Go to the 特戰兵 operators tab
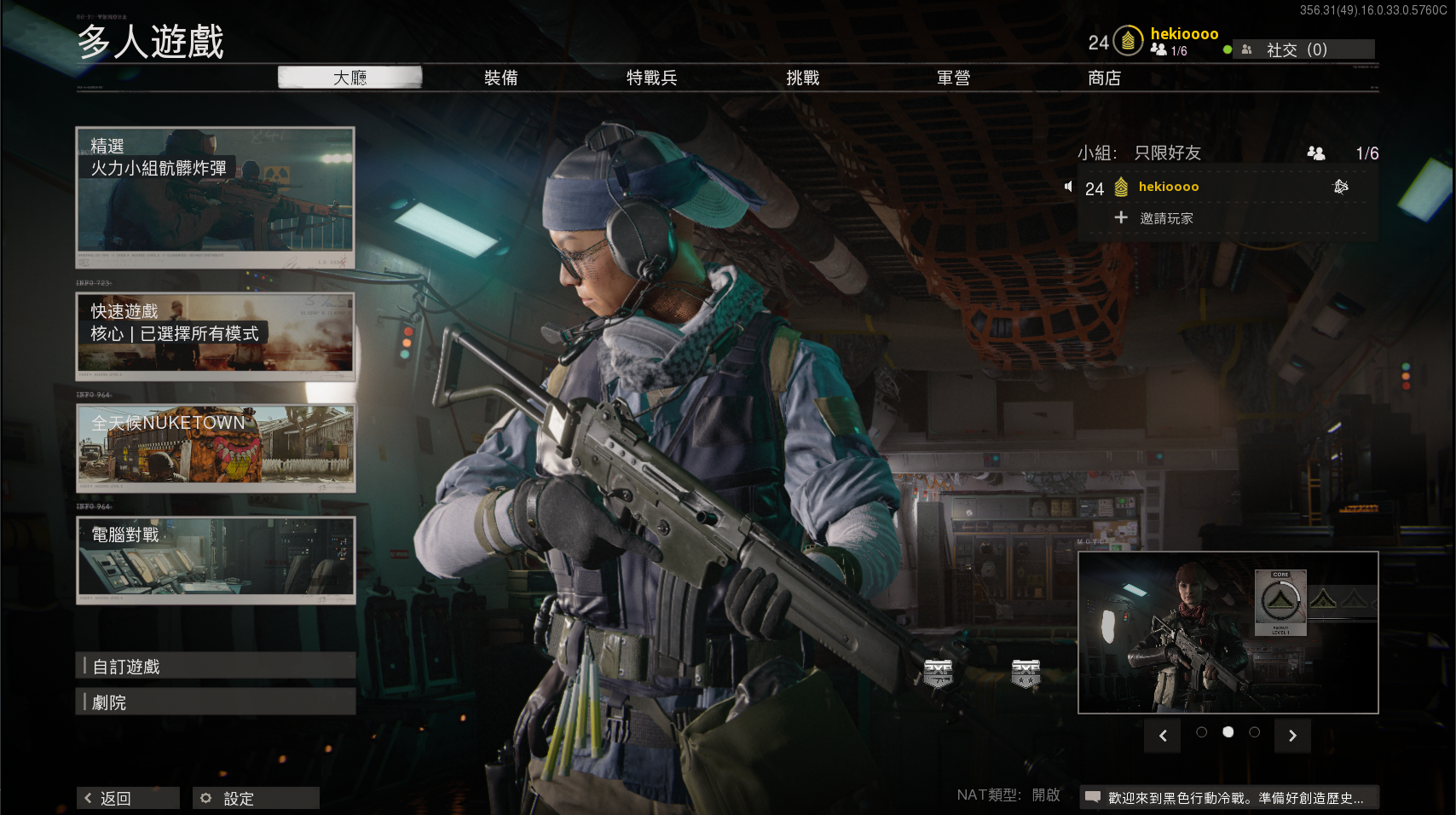 (x=651, y=78)
